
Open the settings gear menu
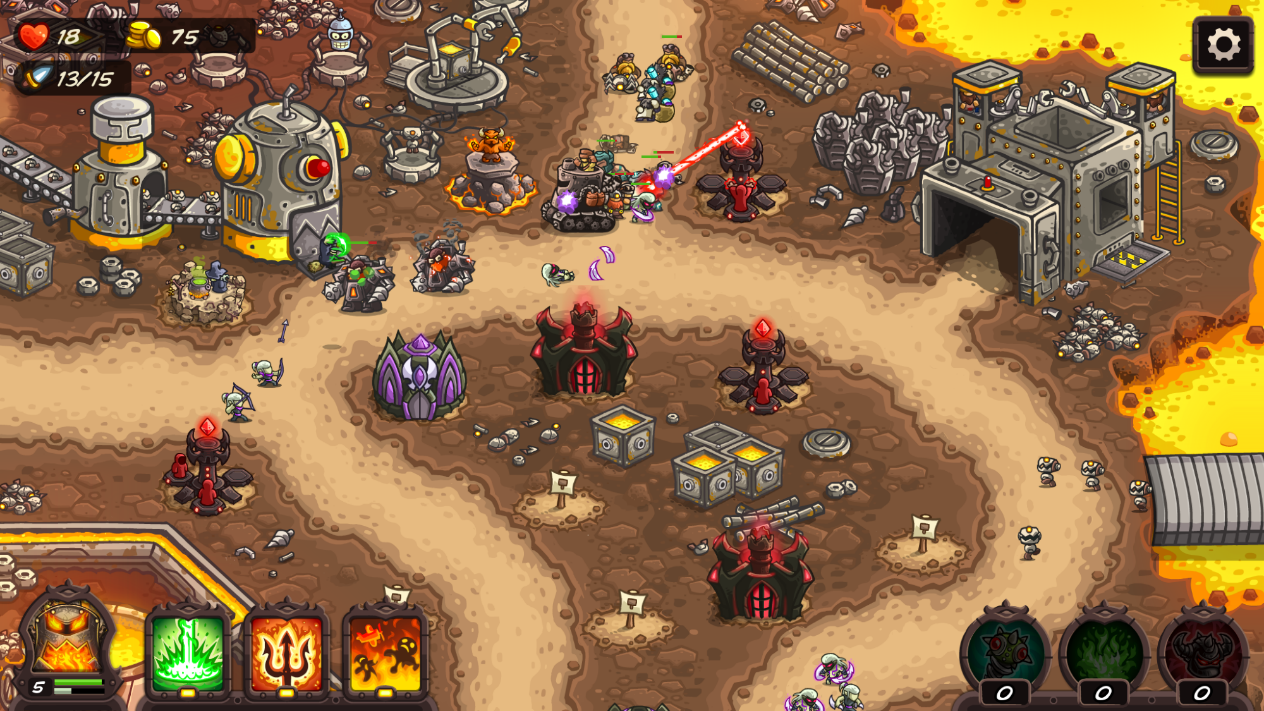1223,45
